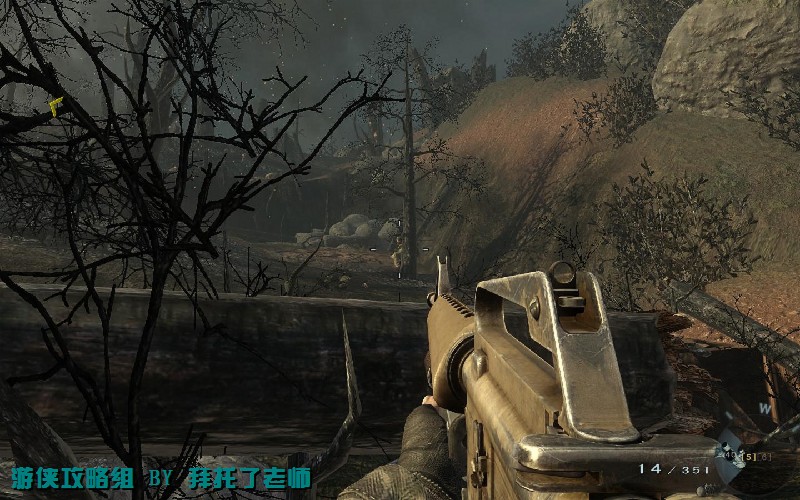The image size is (800, 500).
Task: Click the yellow objective waypoint marker
Action: pyautogui.click(x=56, y=105)
